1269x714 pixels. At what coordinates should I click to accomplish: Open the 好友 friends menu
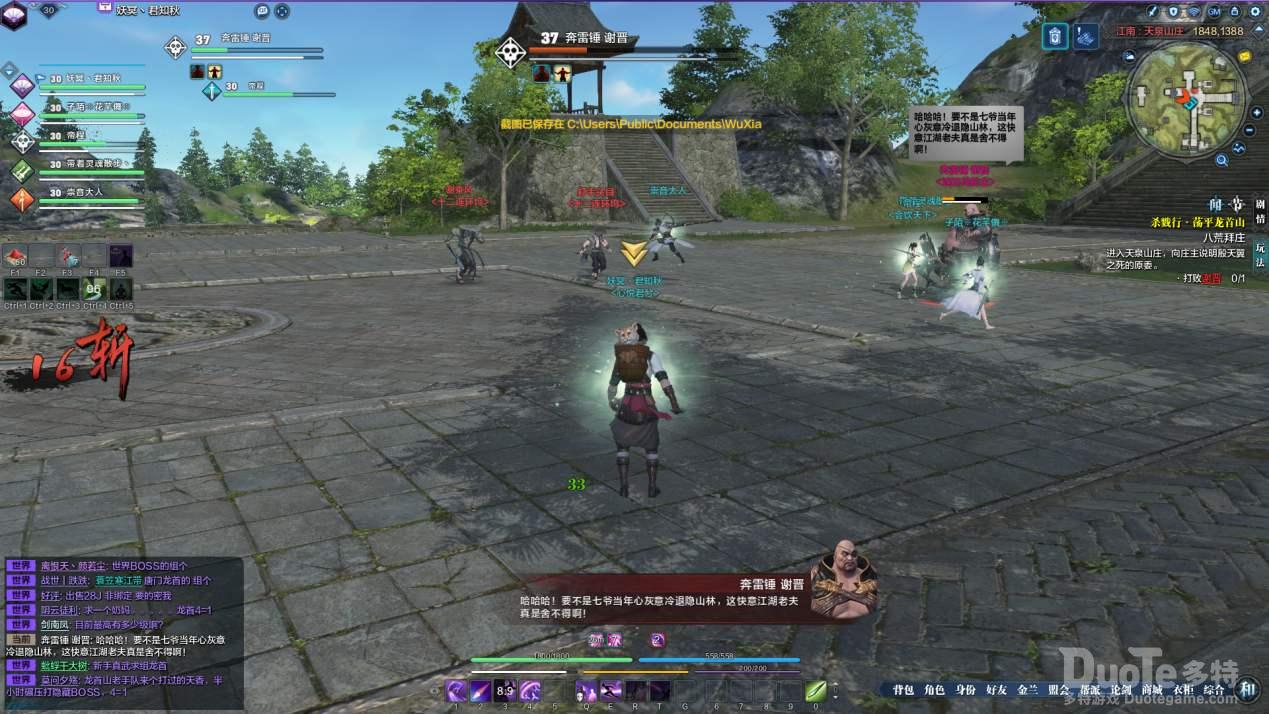tap(996, 690)
